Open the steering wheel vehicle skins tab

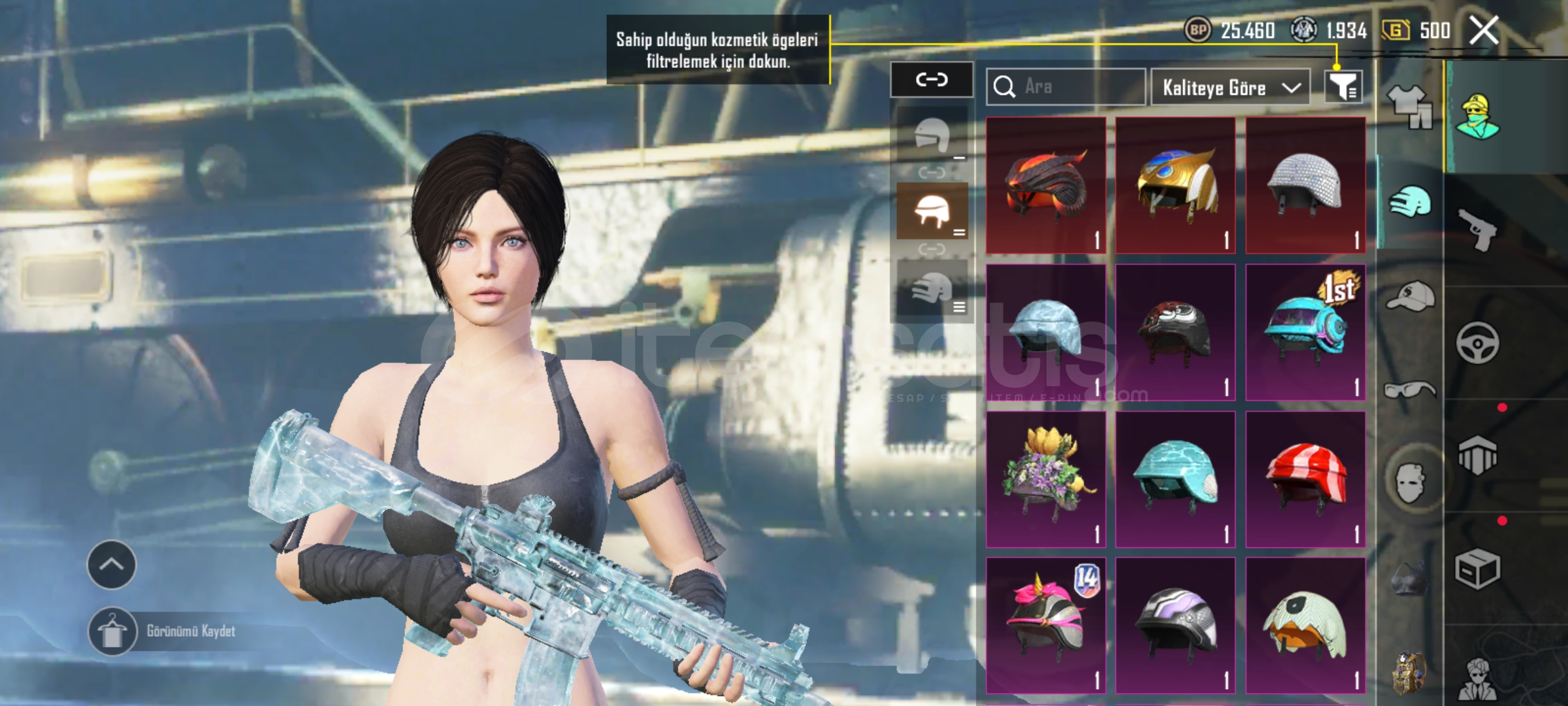click(1478, 343)
